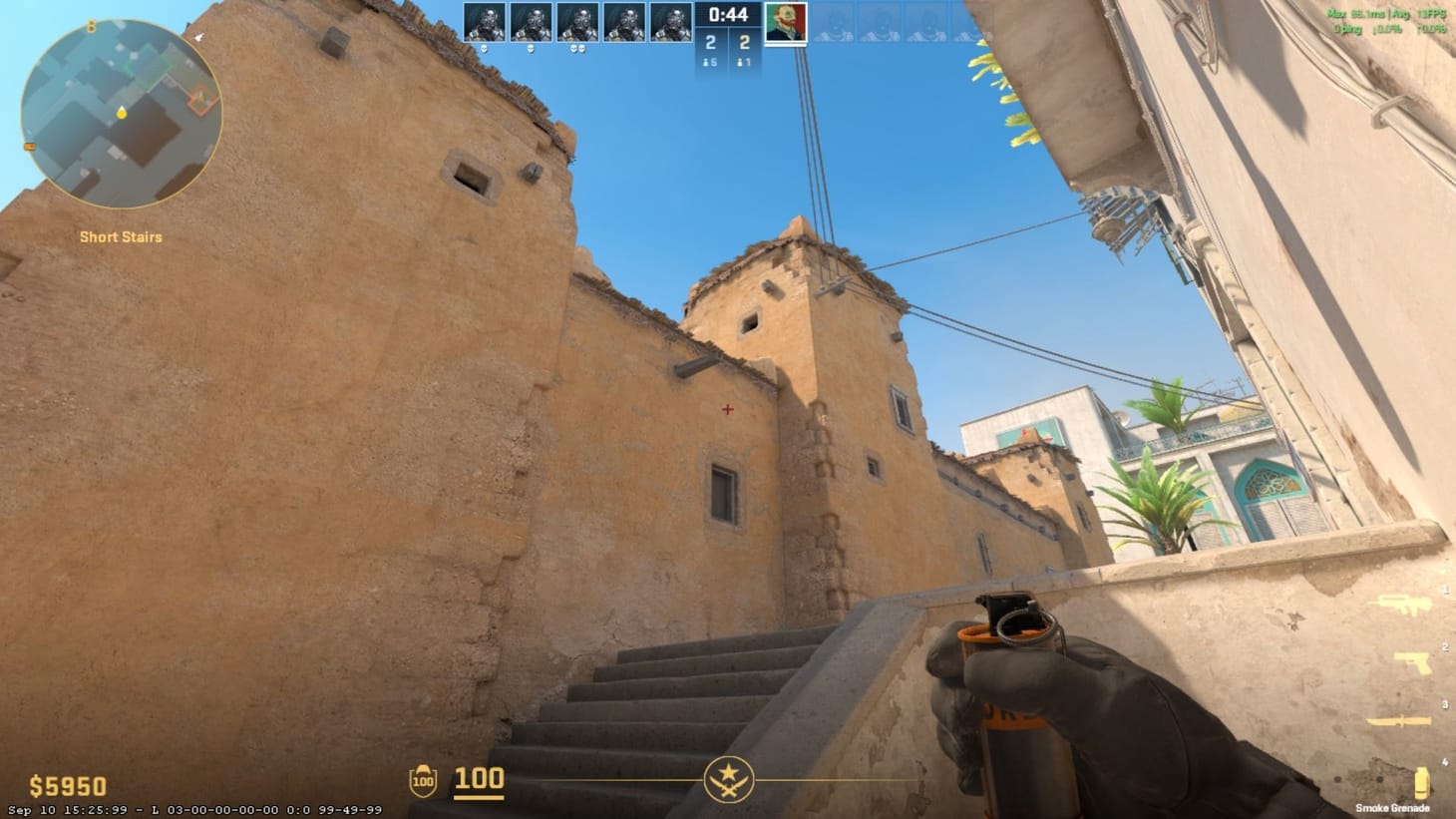Click the armor shield icon beside health

click(x=424, y=779)
